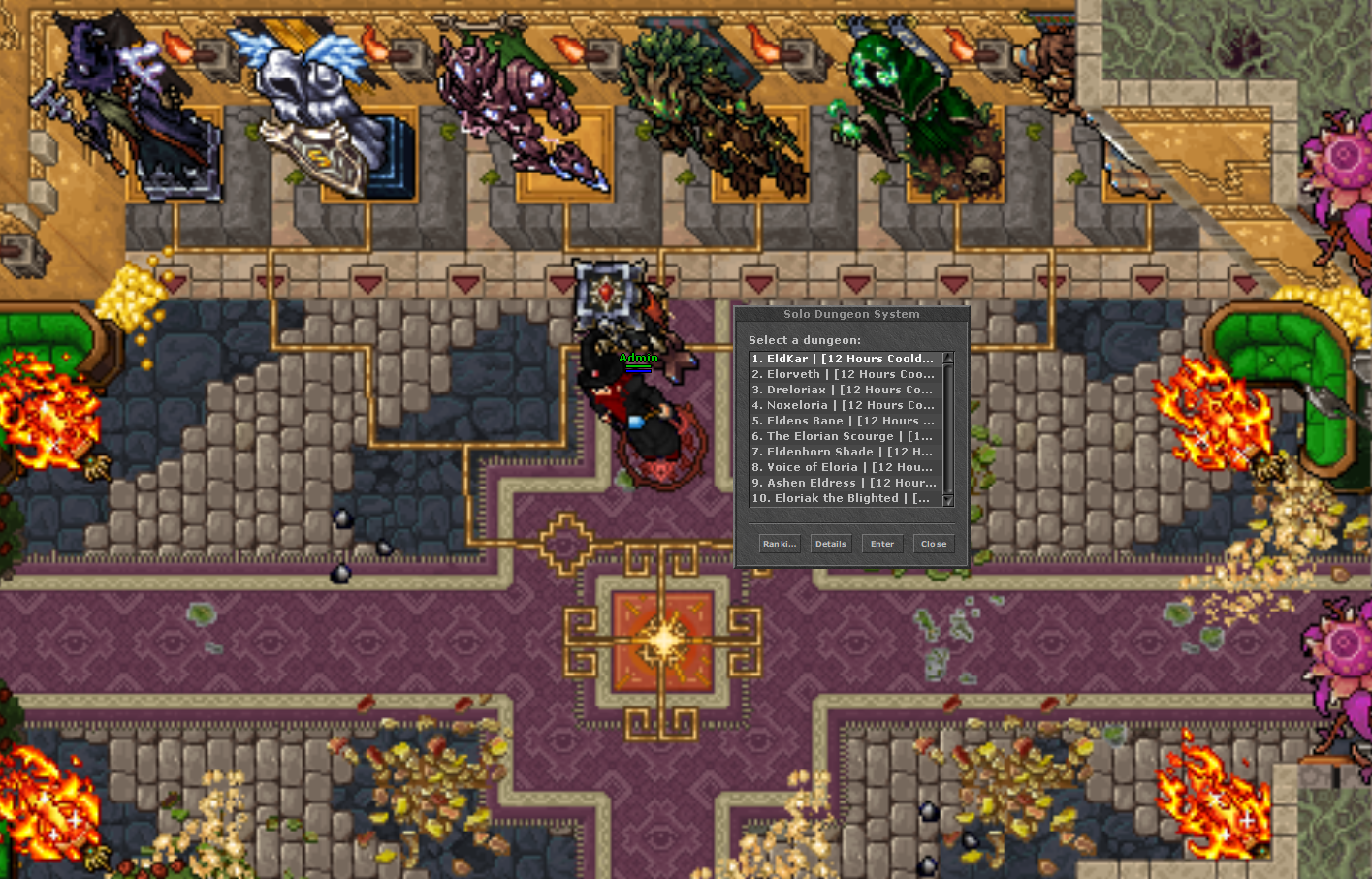Open the dungeon Ranking button
Screen dimensions: 1372x879
780,544
